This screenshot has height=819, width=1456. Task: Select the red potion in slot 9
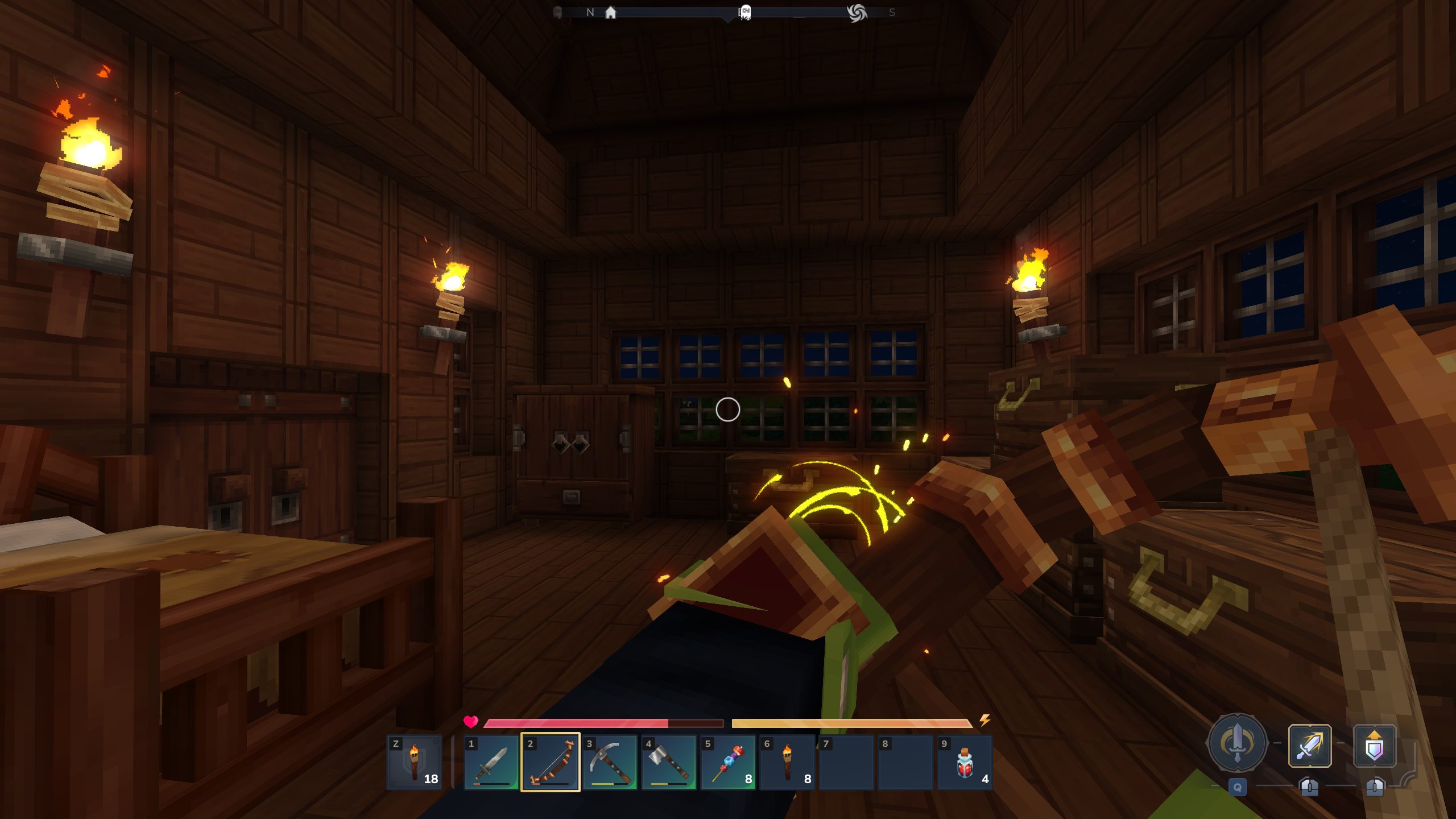point(965,762)
